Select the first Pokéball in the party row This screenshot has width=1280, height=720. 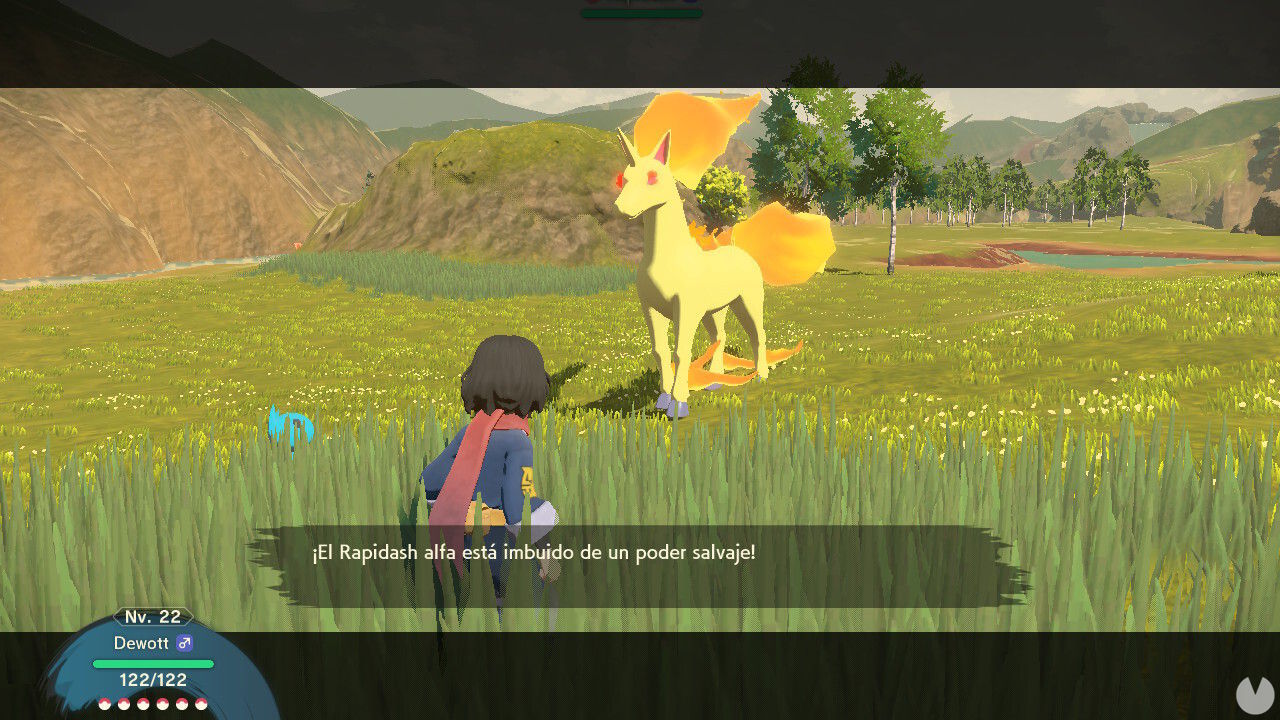tap(105, 703)
